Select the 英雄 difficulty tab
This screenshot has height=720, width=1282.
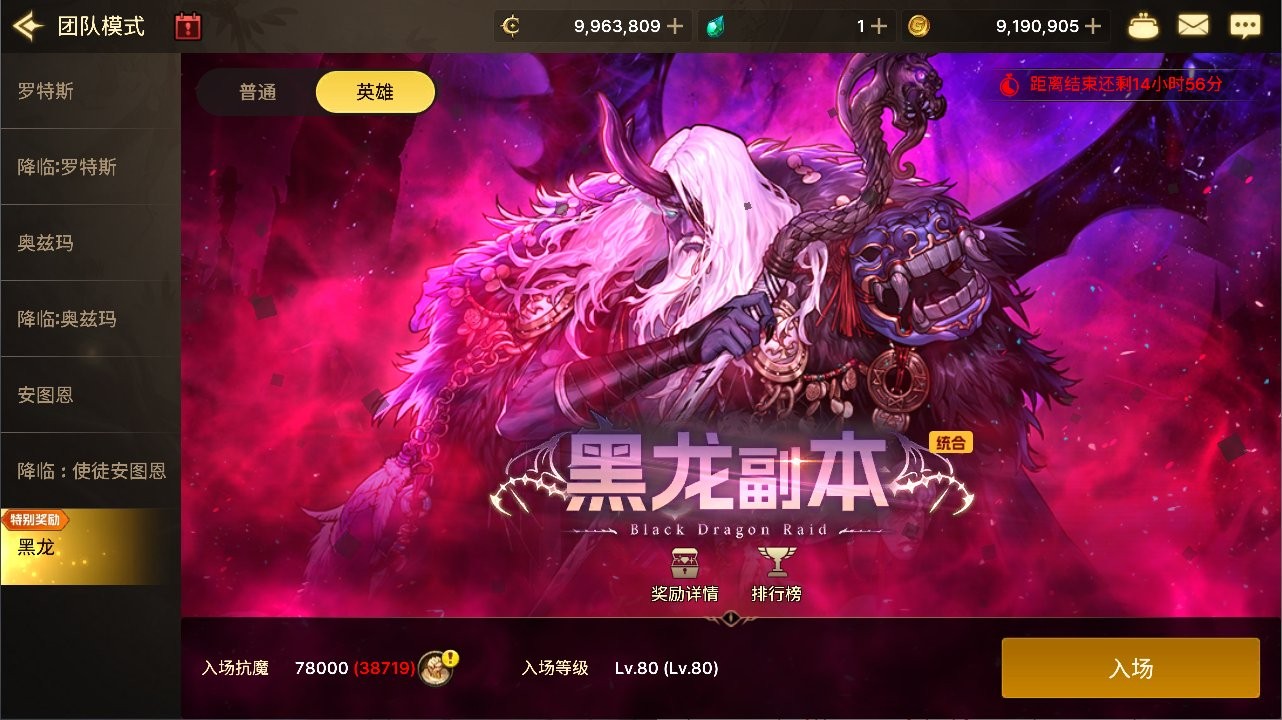(x=375, y=91)
